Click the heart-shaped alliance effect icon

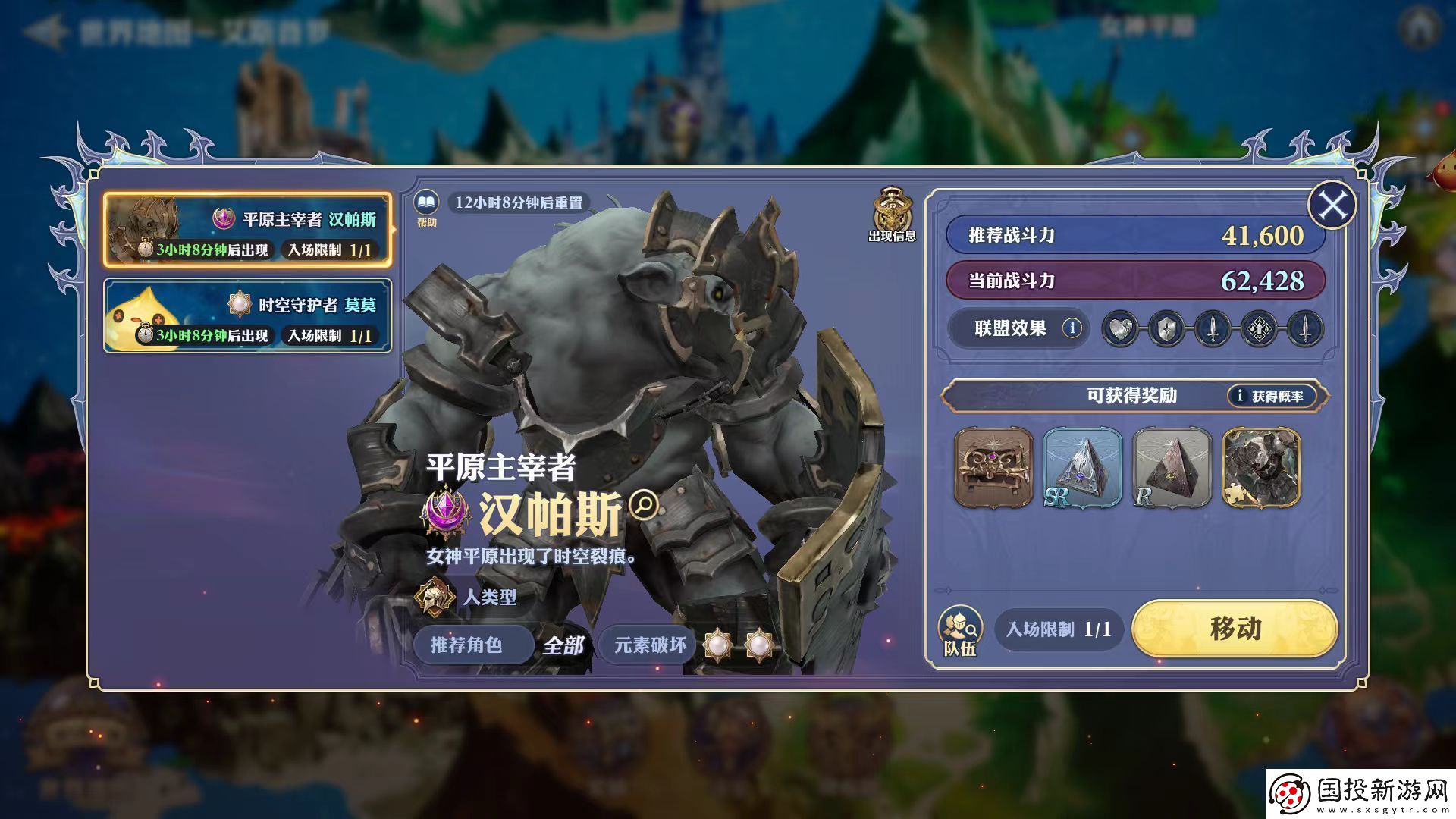[1122, 328]
